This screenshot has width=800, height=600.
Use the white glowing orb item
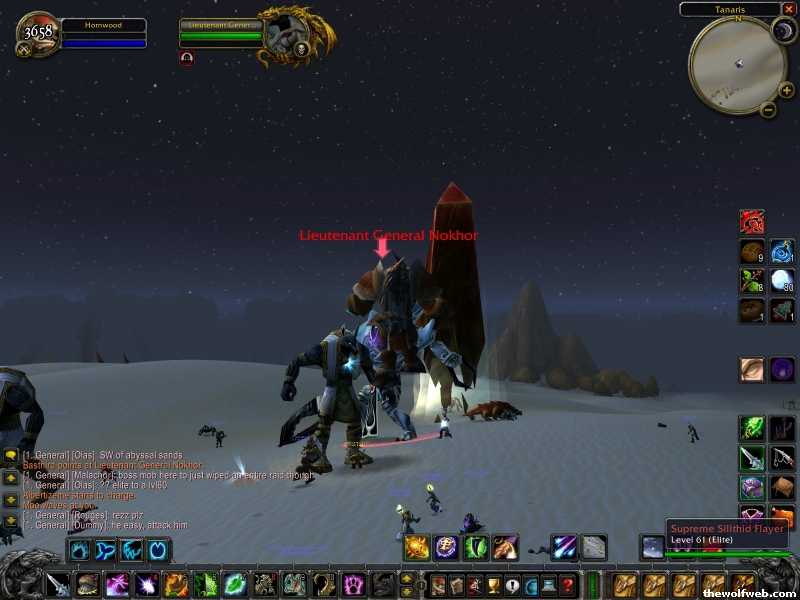click(783, 281)
